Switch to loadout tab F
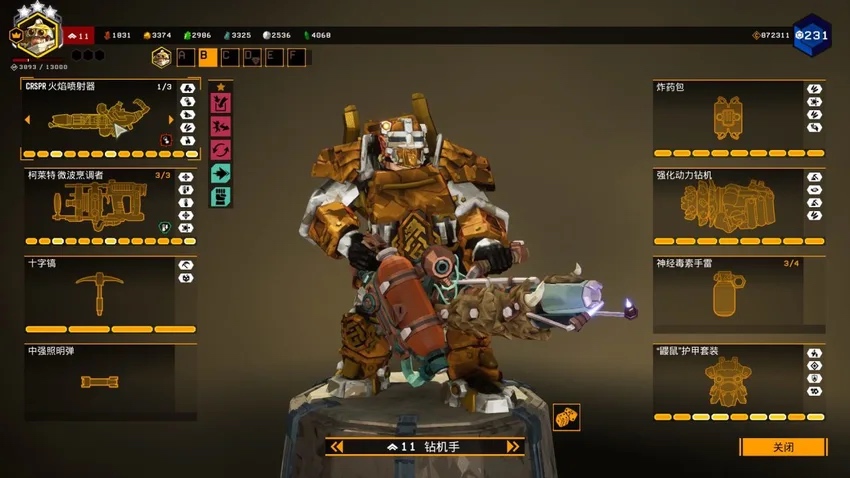 pyautogui.click(x=296, y=57)
